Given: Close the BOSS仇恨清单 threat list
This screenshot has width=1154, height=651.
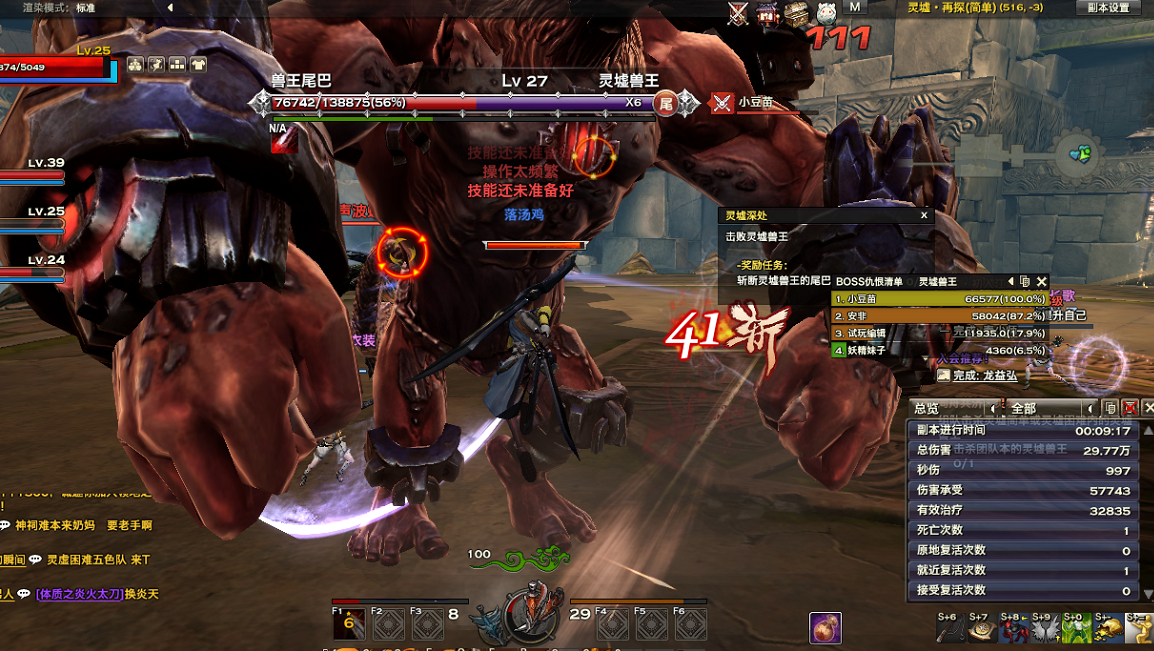Looking at the screenshot, I should tap(1042, 282).
